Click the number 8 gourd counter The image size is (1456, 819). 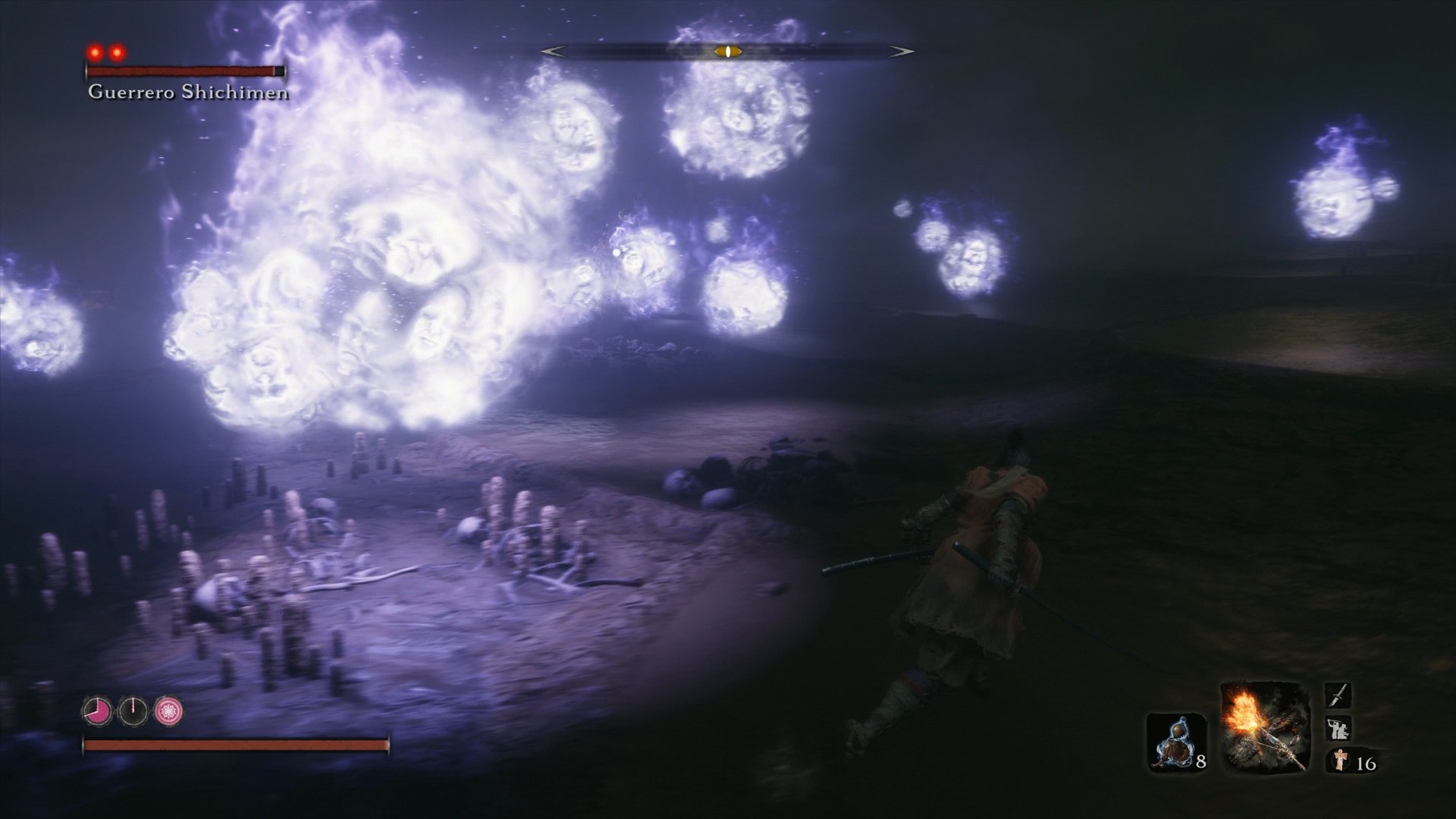coord(1200,763)
